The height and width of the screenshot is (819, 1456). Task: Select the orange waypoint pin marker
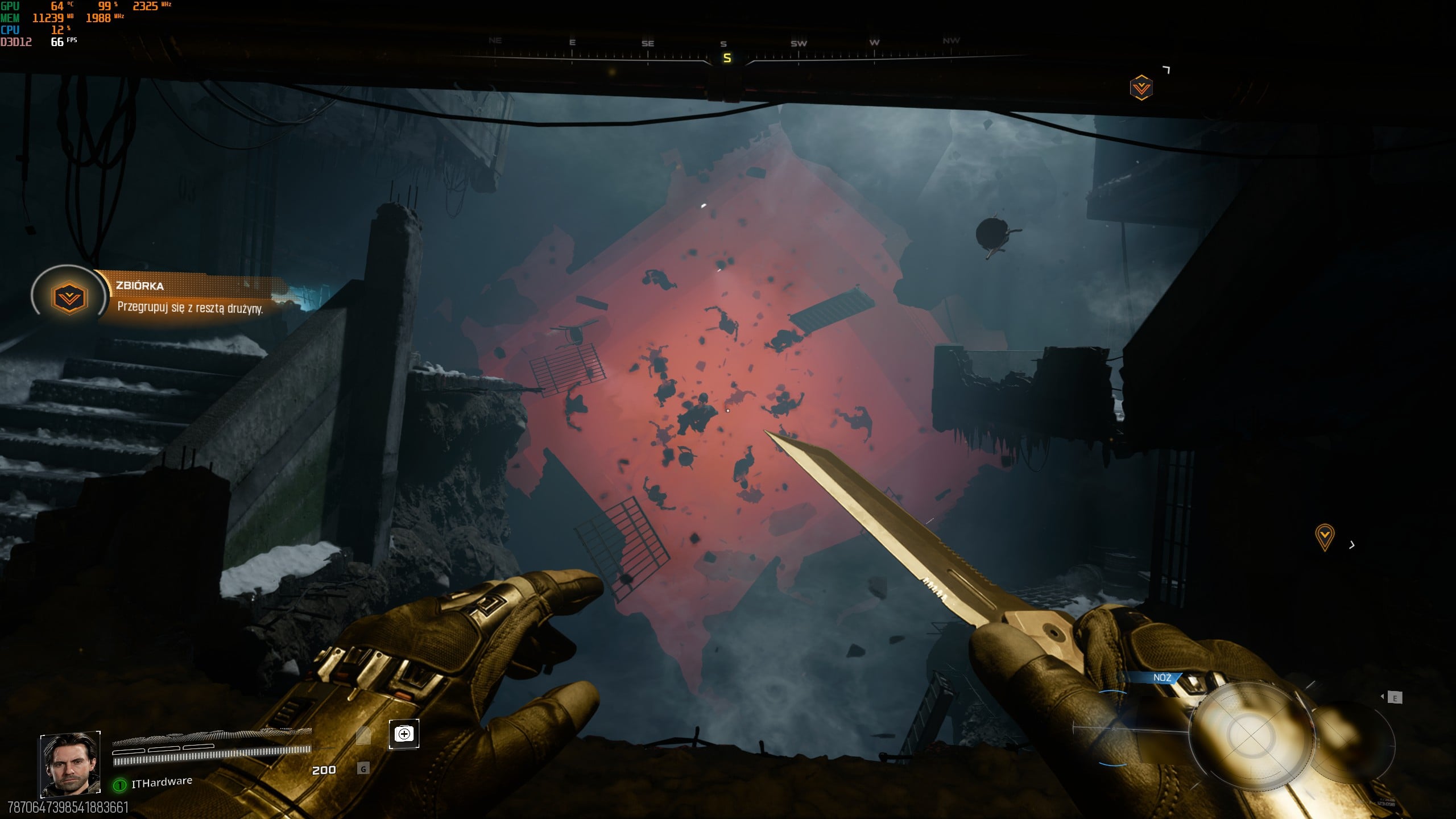pyautogui.click(x=1325, y=536)
